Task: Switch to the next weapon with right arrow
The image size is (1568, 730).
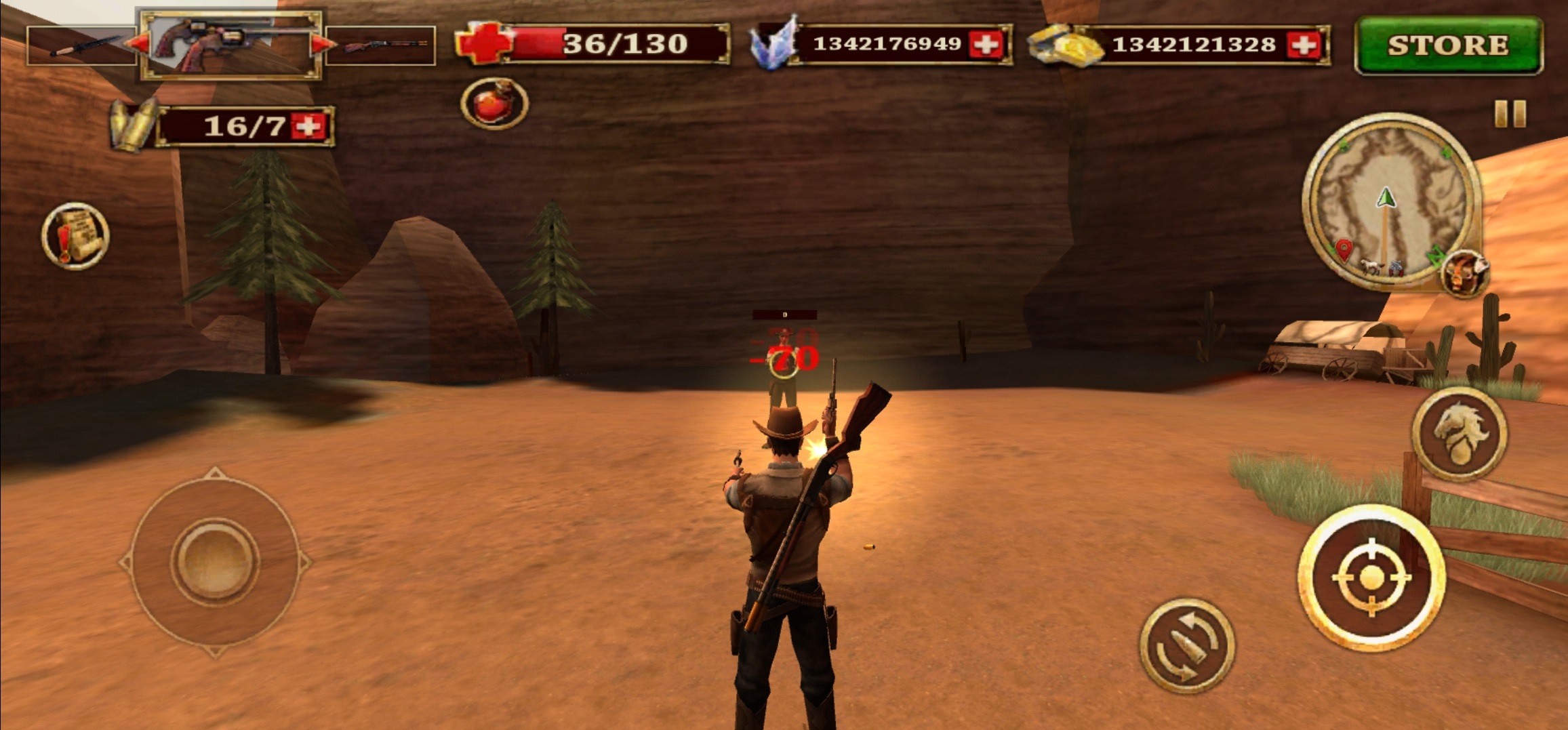Action: 321,45
